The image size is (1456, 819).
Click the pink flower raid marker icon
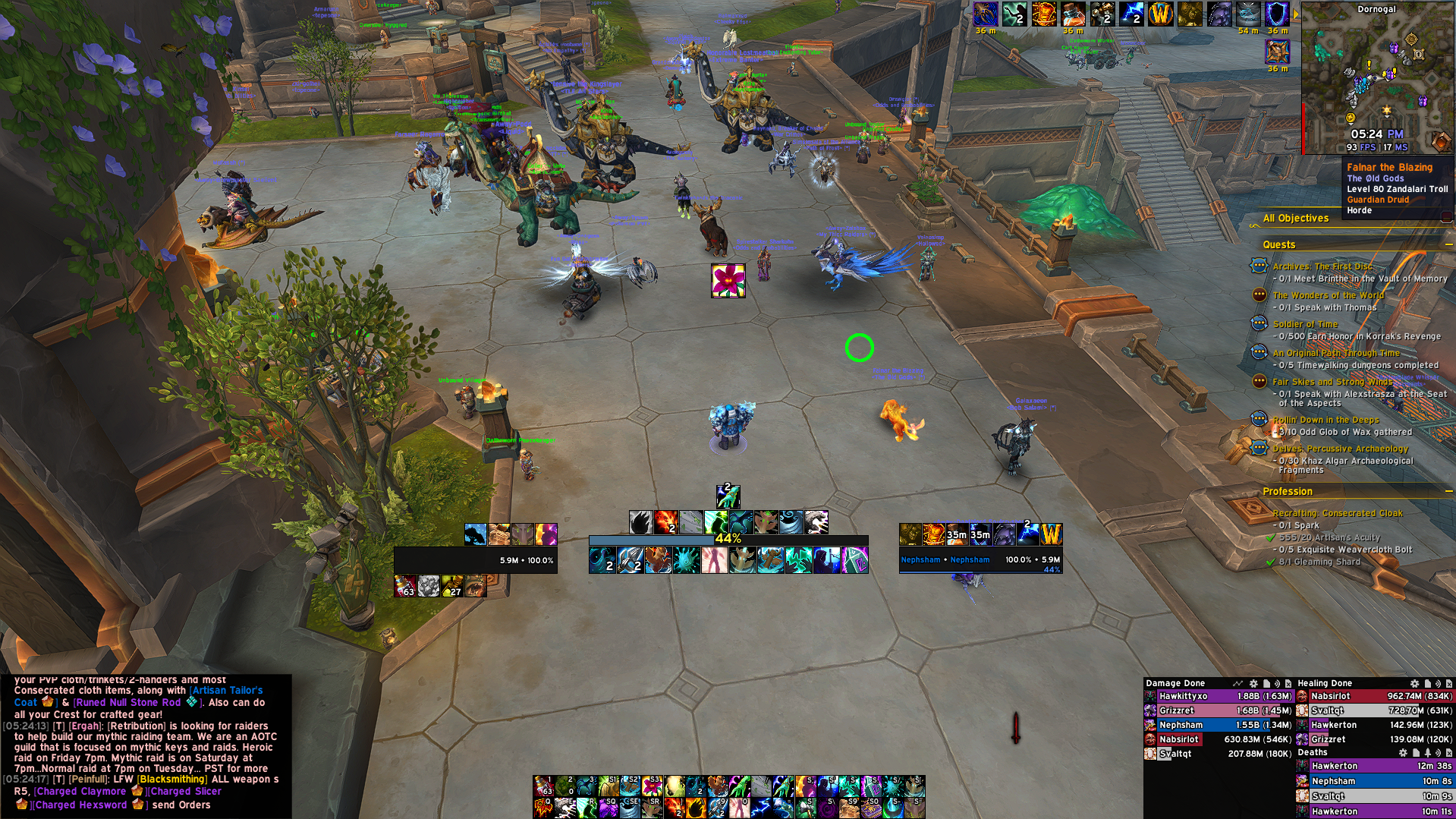point(728,281)
